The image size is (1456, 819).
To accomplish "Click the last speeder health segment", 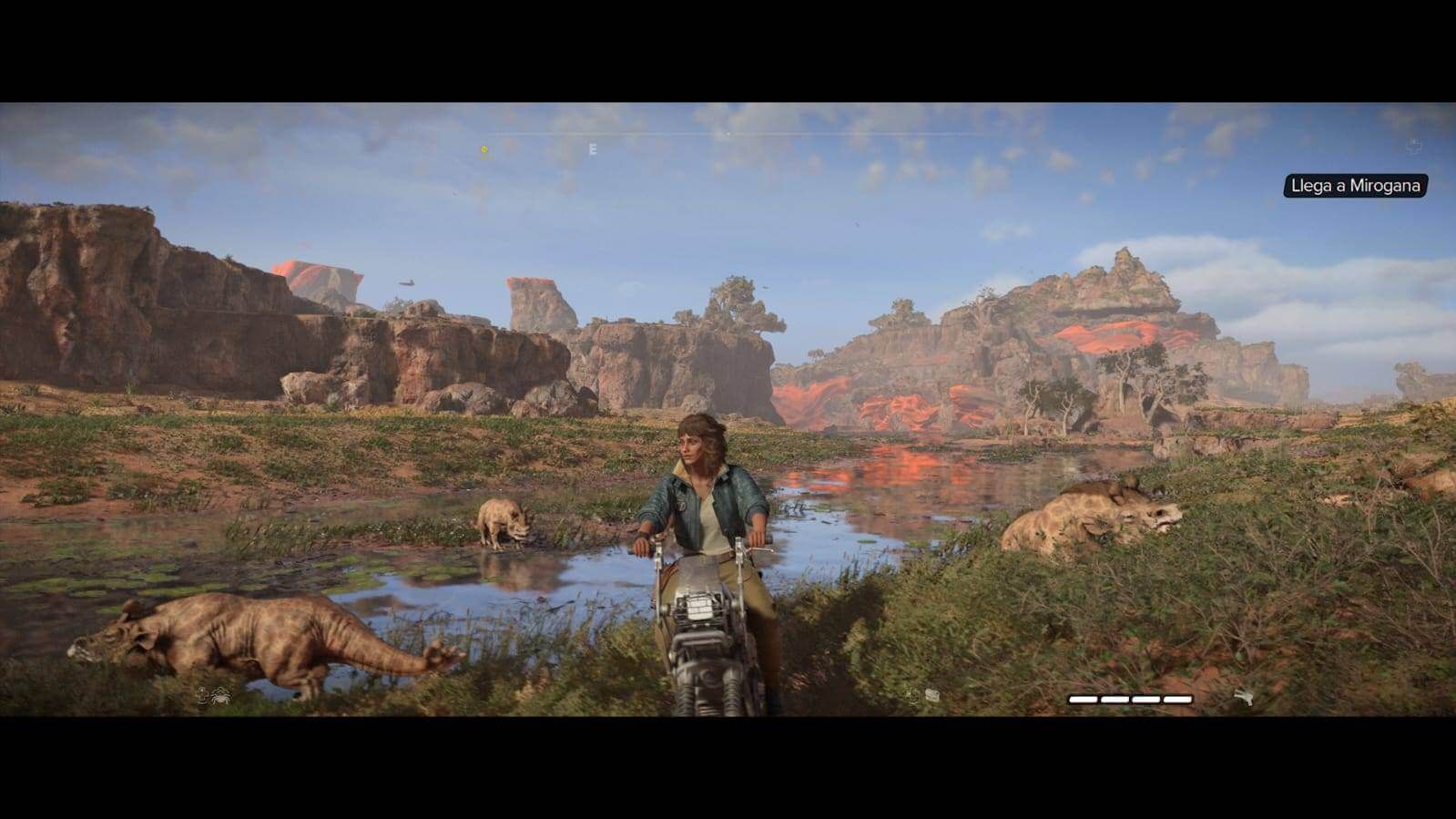I will [1177, 699].
